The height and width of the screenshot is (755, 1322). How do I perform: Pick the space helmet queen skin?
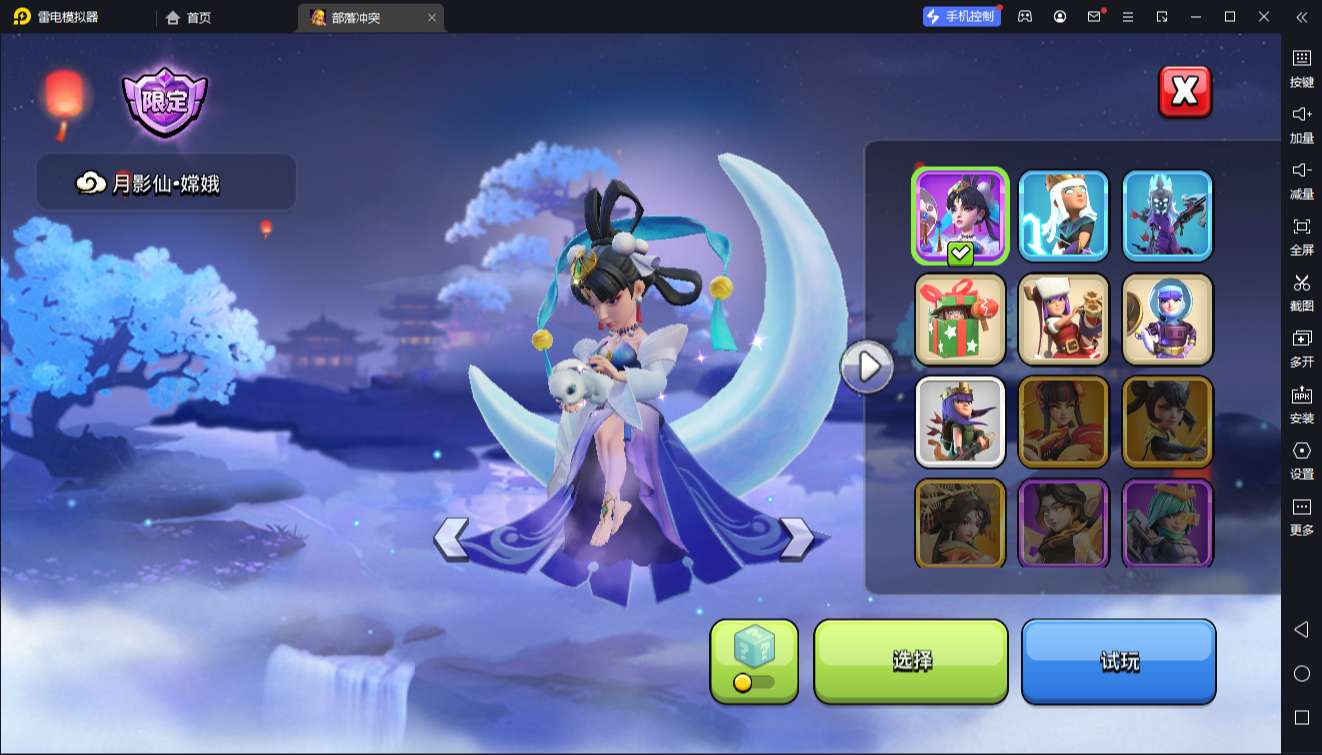click(1167, 320)
